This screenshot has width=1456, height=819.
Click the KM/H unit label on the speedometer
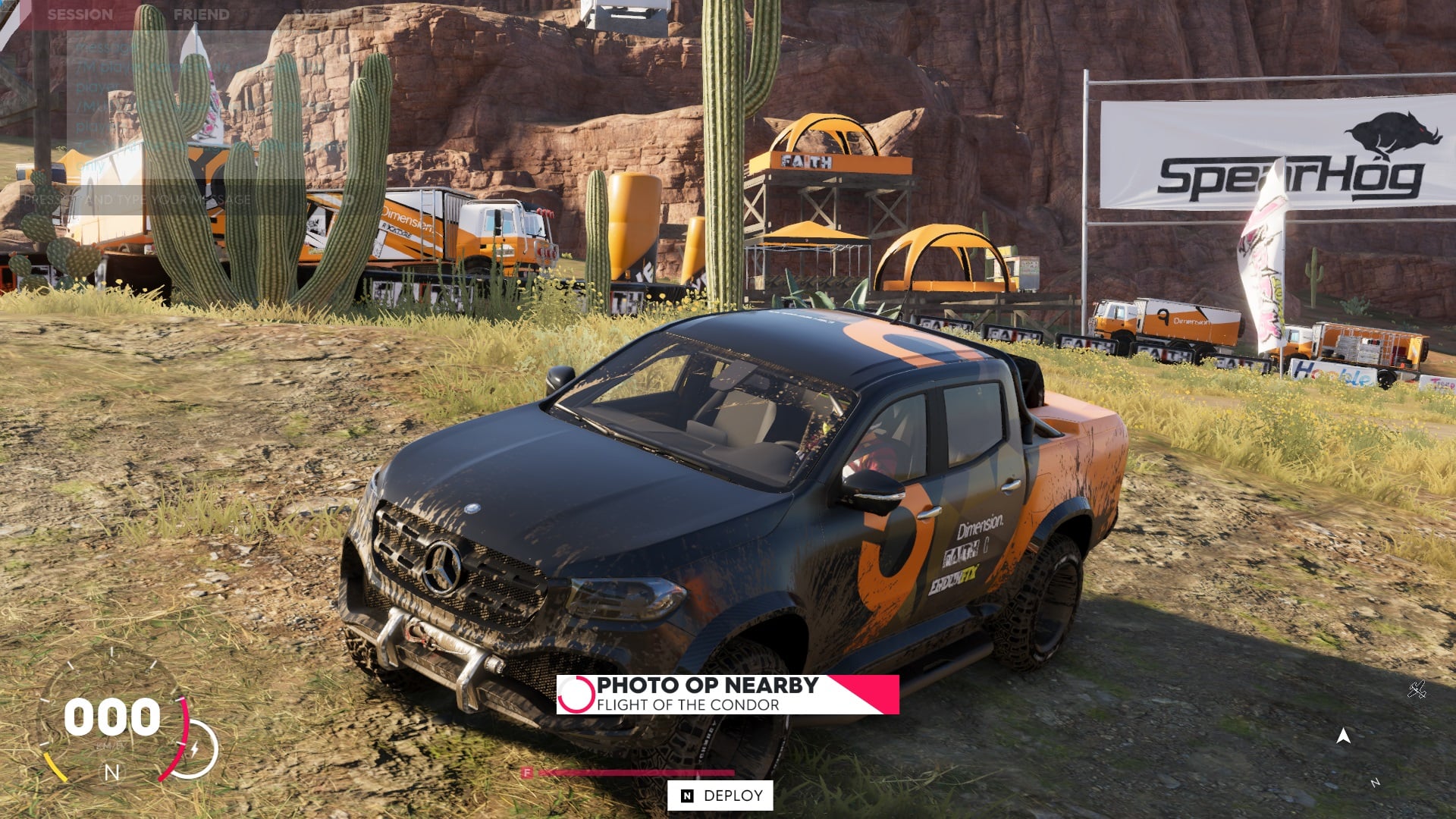[x=111, y=745]
